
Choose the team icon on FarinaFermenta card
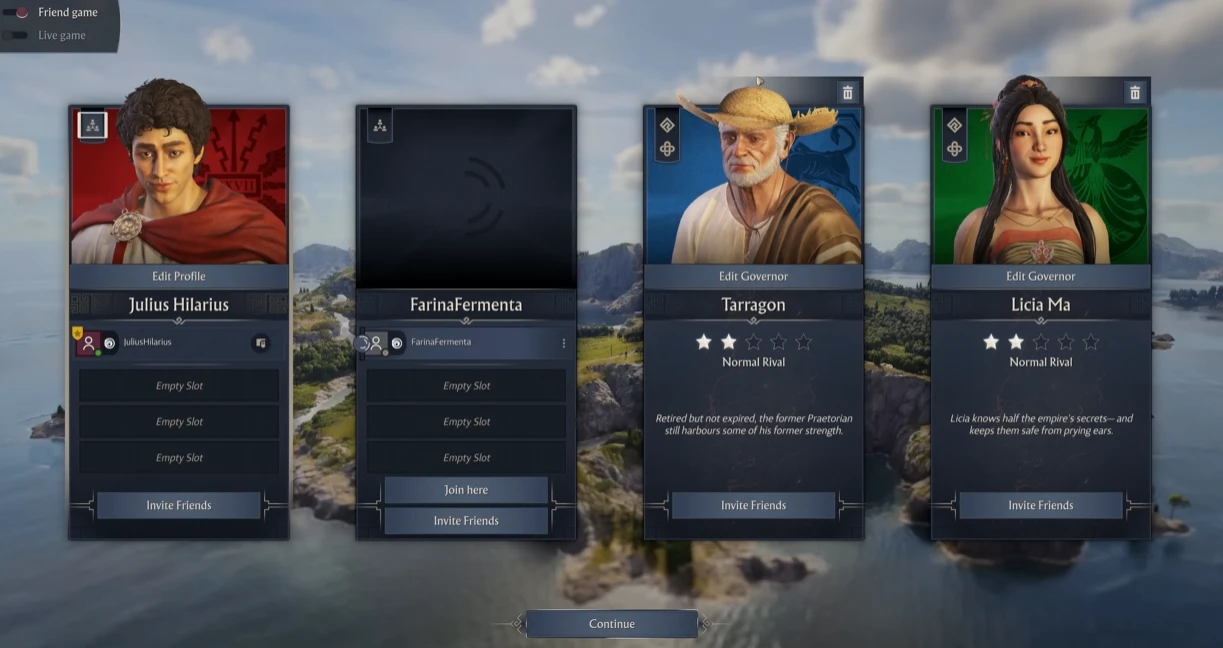[x=379, y=126]
